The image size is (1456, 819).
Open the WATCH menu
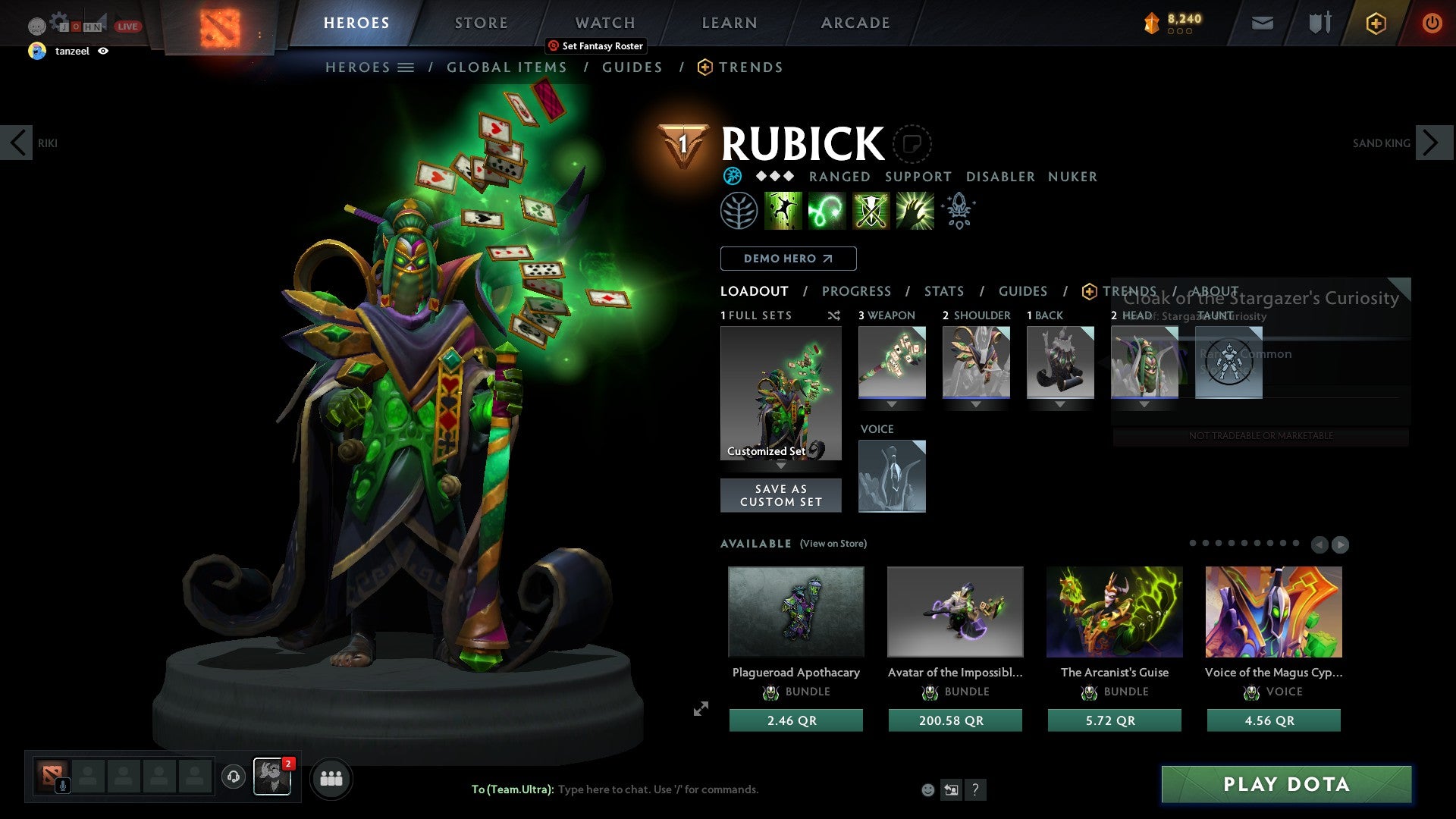tap(604, 22)
